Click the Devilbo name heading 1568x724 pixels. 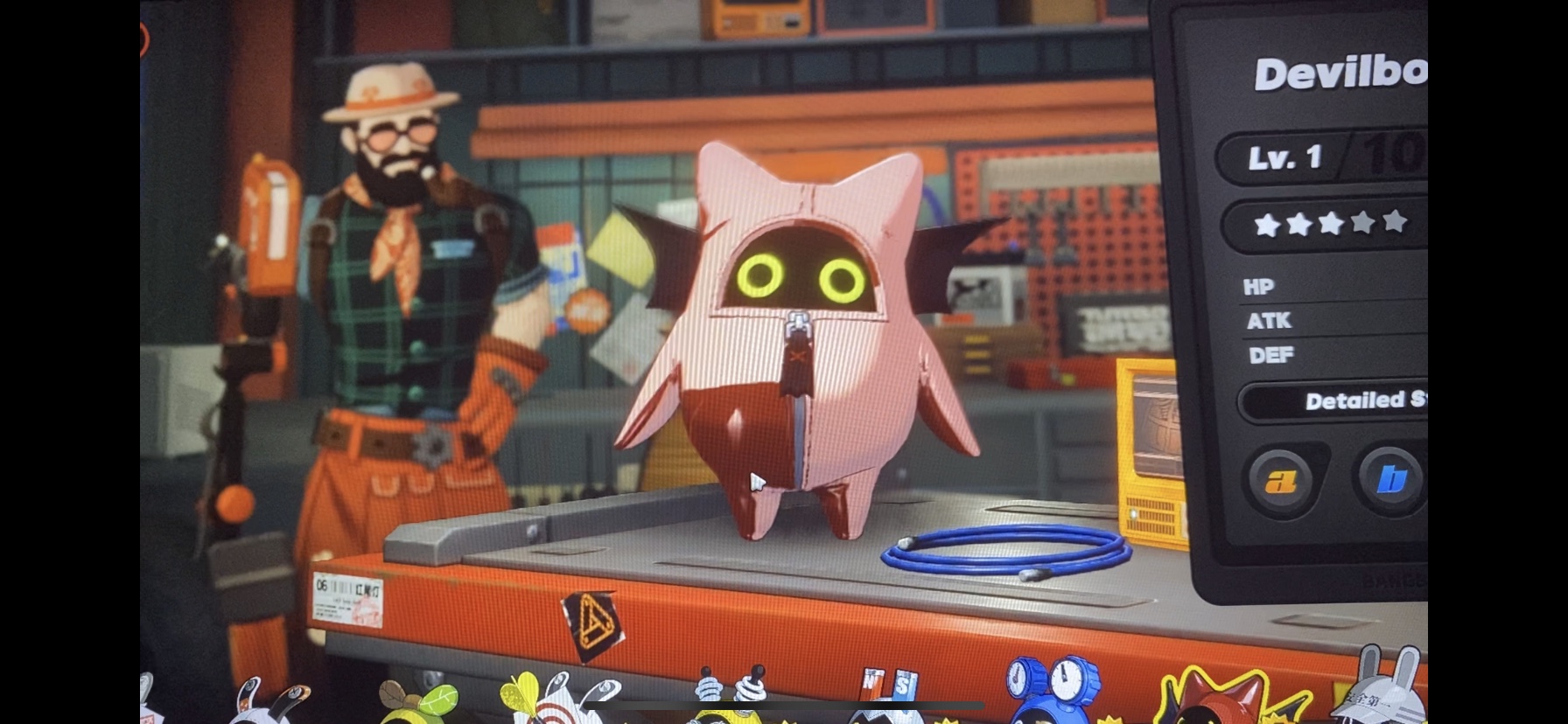pos(1339,73)
